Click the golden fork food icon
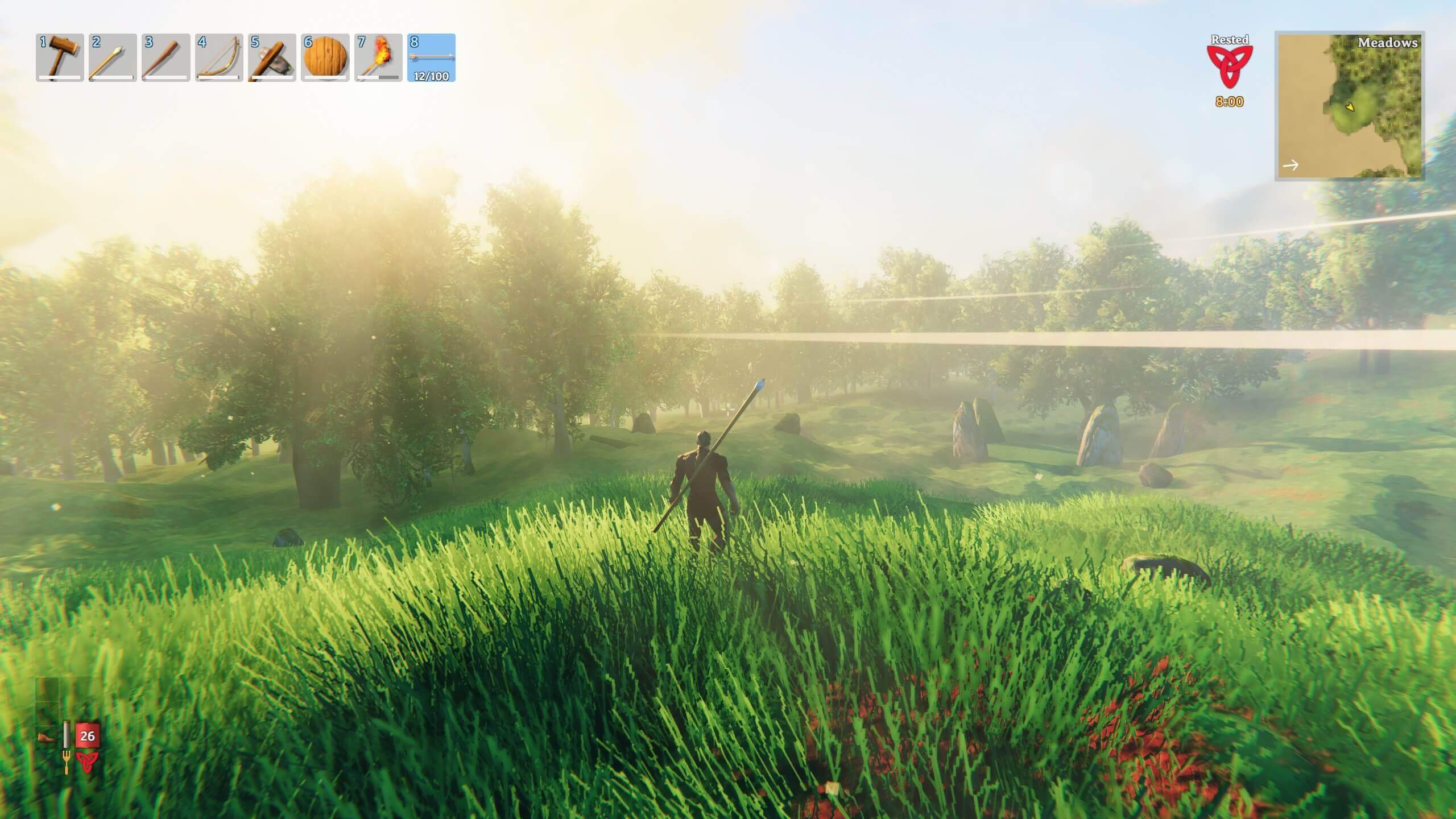Screen dimensions: 1456x819 tap(66, 762)
